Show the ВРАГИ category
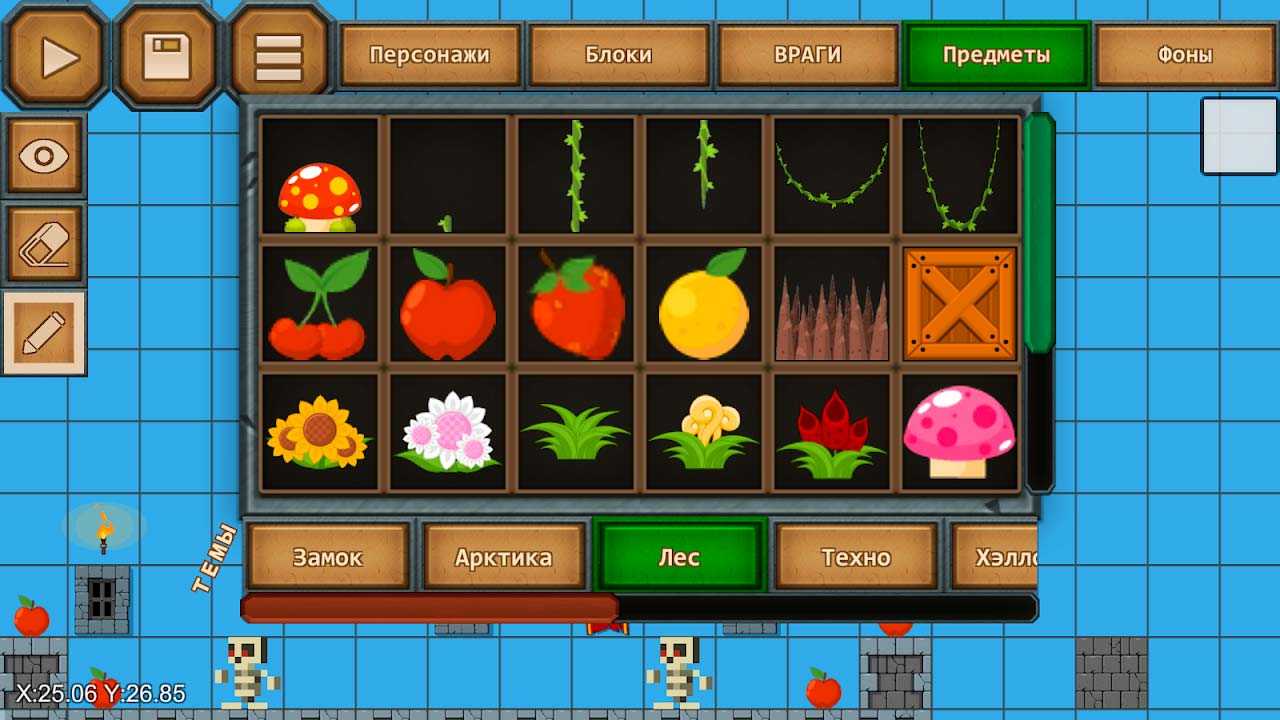The width and height of the screenshot is (1280, 720). (807, 55)
